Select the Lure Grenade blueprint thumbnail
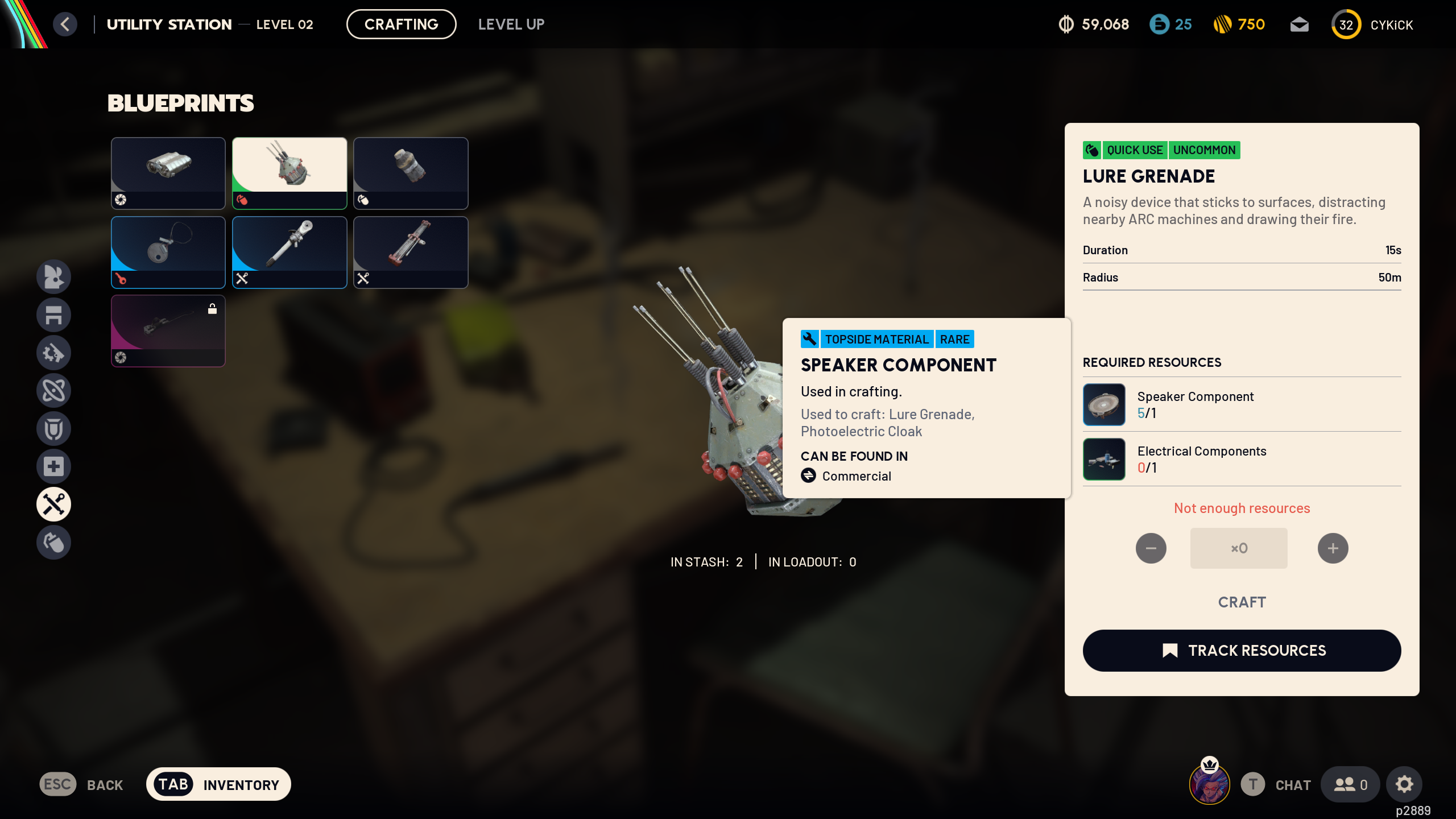Viewport: 1456px width, 819px height. (289, 172)
